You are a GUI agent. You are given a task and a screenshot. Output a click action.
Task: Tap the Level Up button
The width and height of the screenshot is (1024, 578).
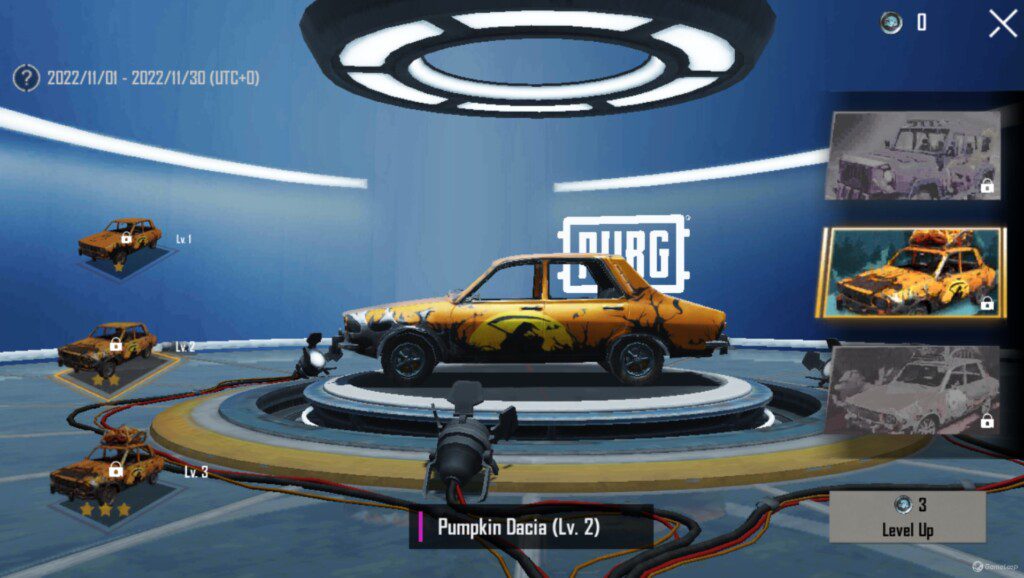(x=907, y=516)
